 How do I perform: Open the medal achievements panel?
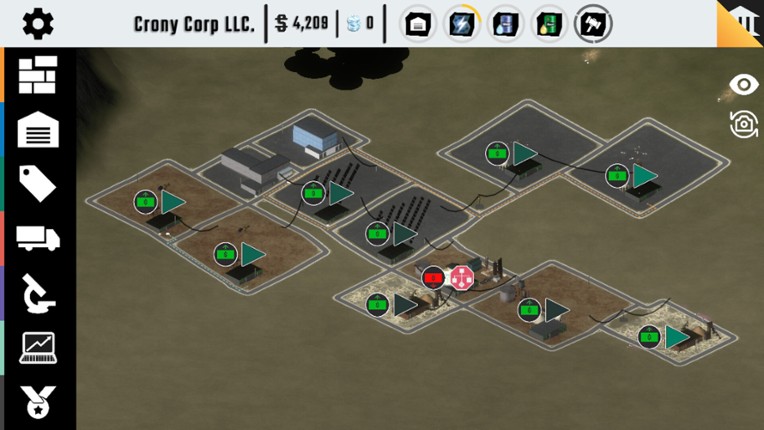38,401
